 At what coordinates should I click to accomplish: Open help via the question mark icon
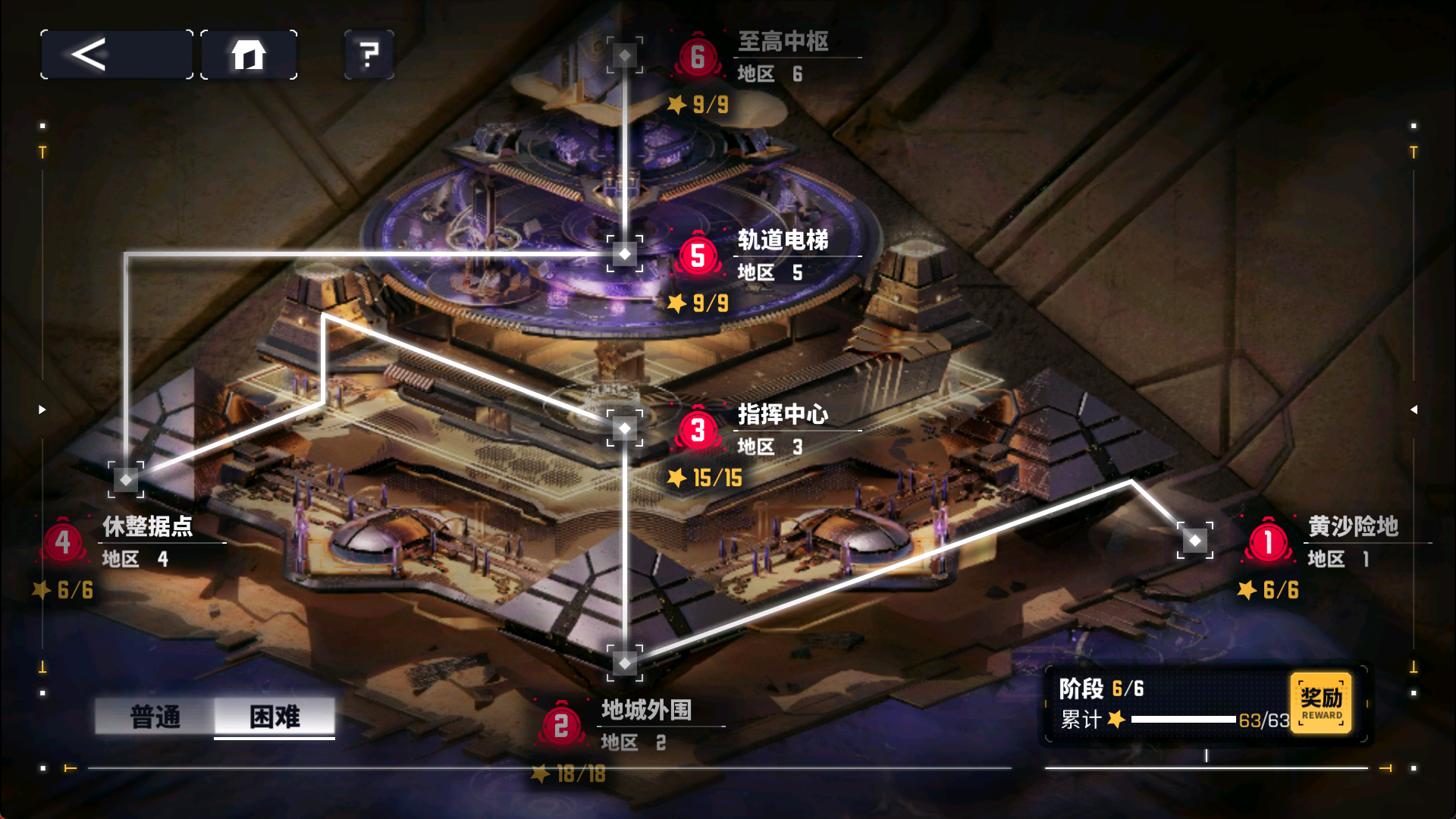(x=368, y=54)
